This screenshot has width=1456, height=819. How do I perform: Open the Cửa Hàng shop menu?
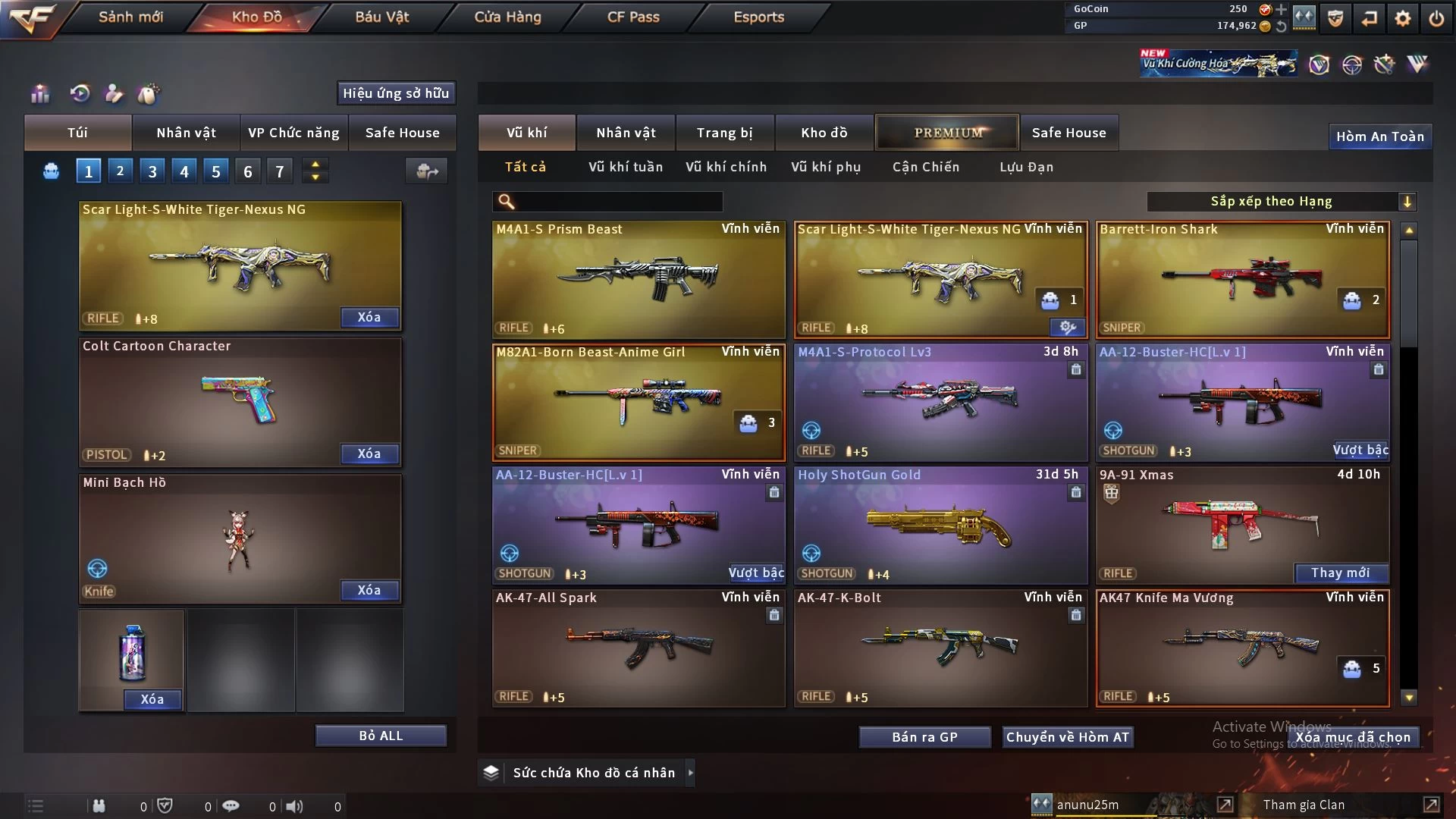507,17
